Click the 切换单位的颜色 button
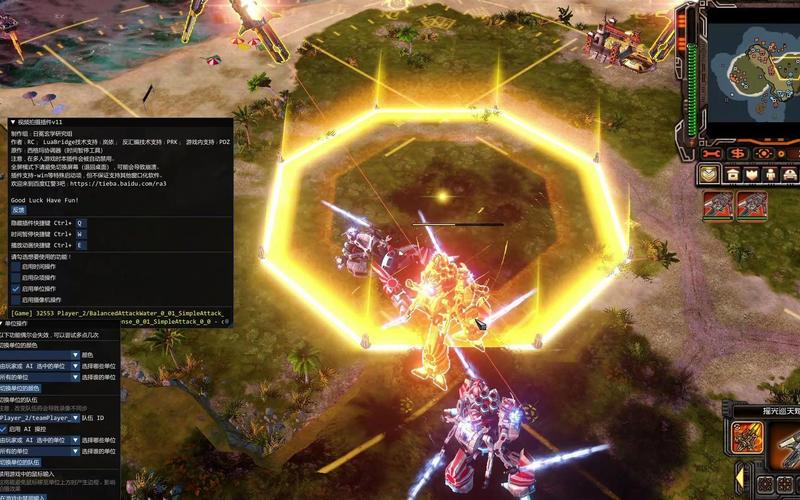Viewport: 800px width, 500px height. [20, 388]
